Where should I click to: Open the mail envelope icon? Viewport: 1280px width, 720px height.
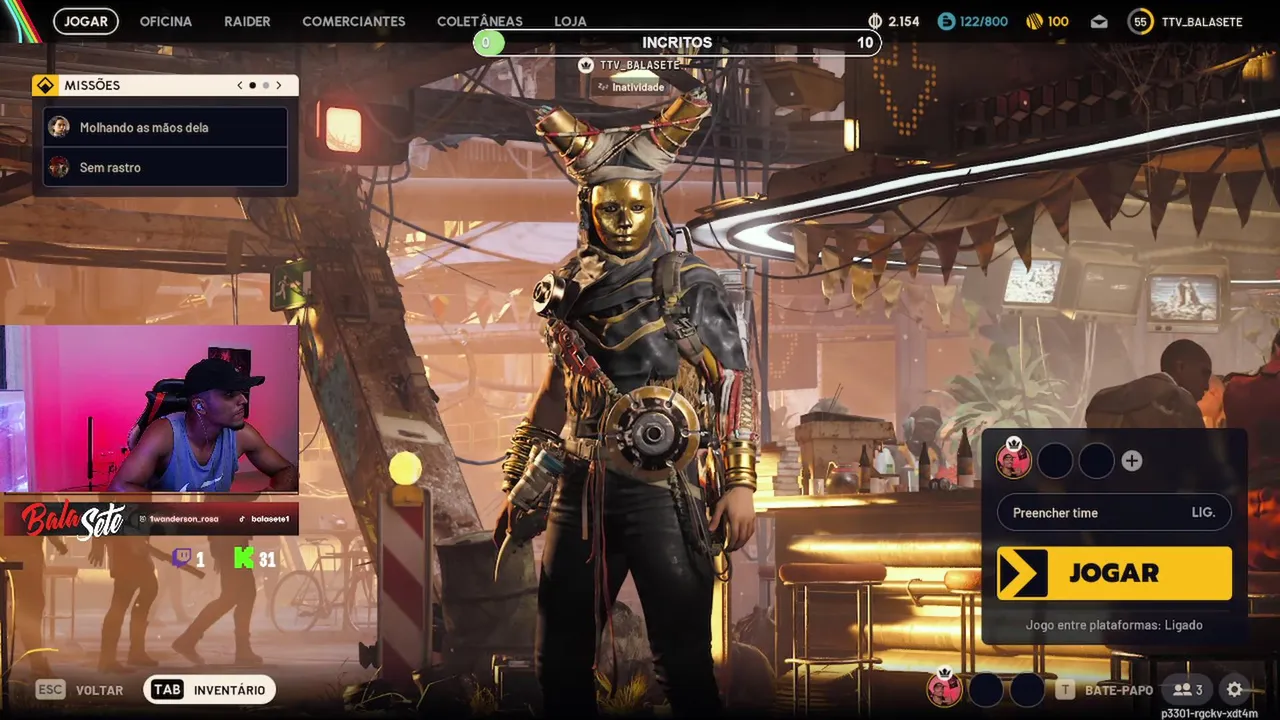tap(1099, 21)
